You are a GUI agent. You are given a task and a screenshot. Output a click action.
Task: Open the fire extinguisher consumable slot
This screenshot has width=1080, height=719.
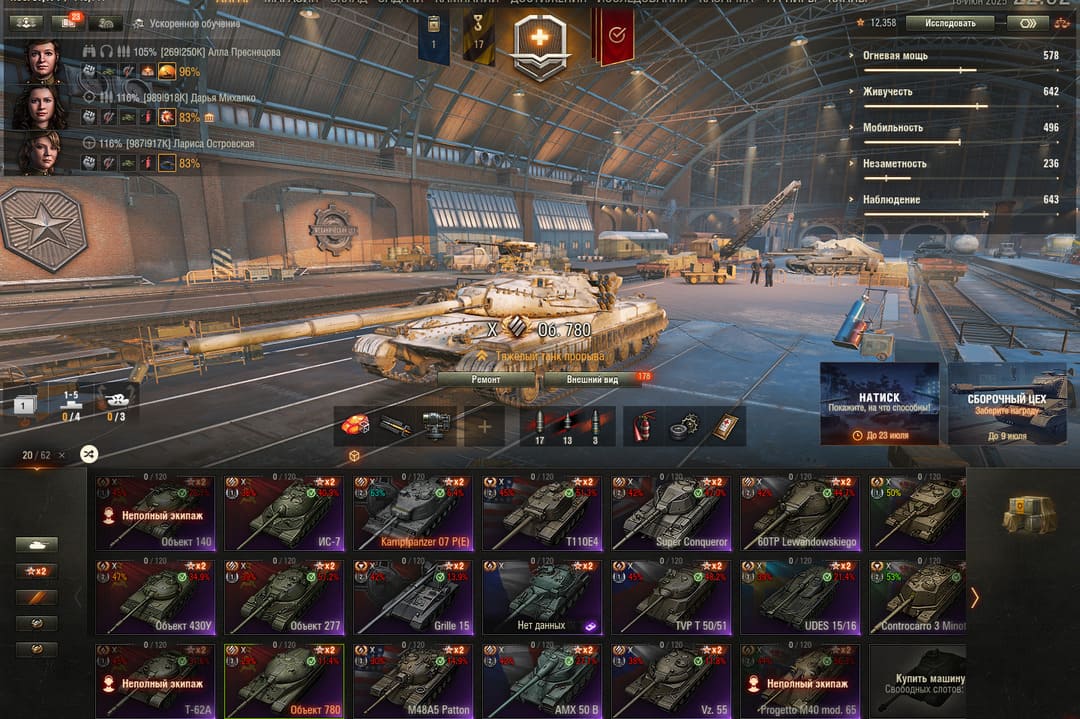pyautogui.click(x=643, y=427)
